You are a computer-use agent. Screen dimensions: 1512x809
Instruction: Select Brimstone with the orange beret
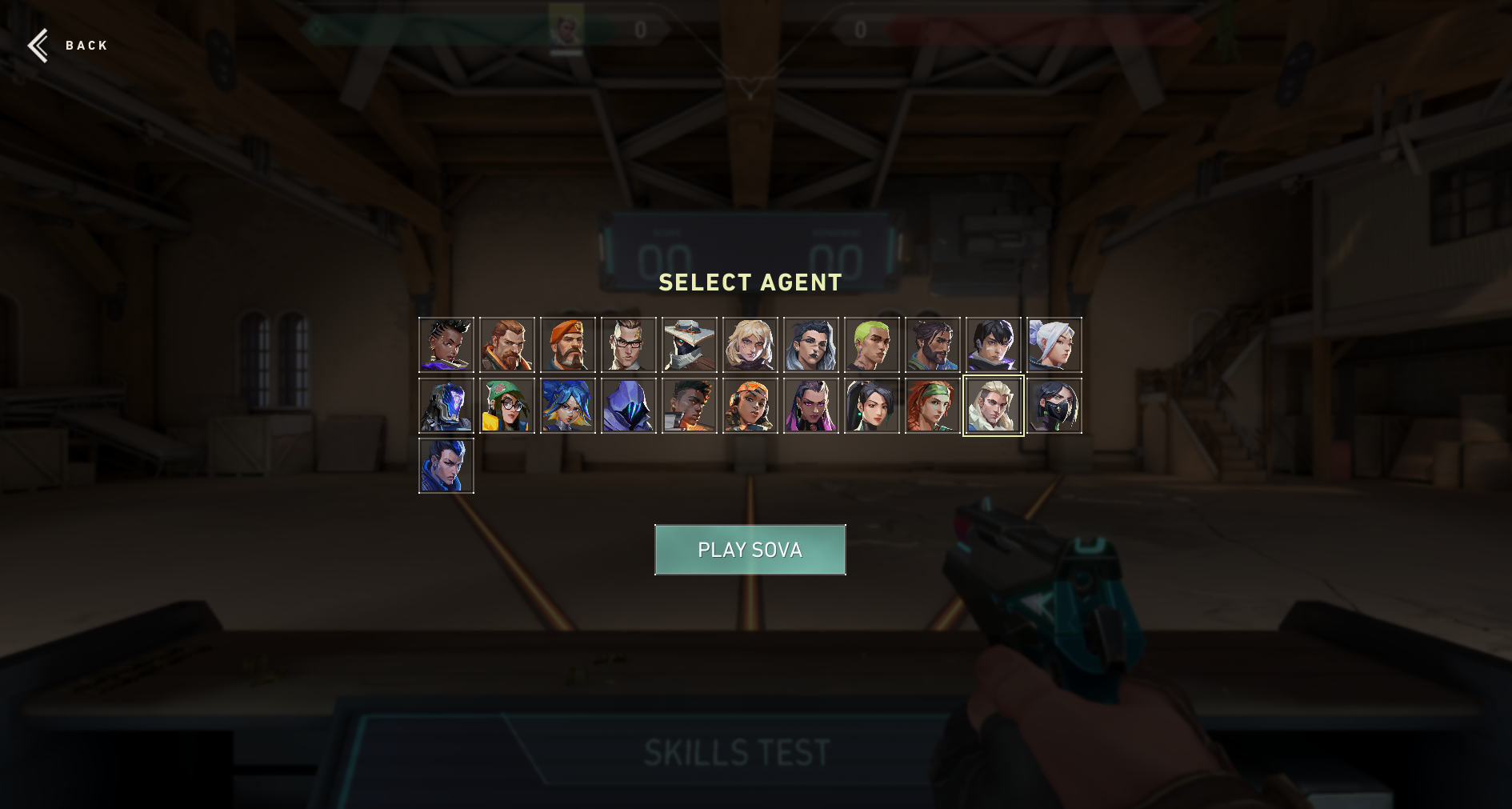tap(569, 345)
